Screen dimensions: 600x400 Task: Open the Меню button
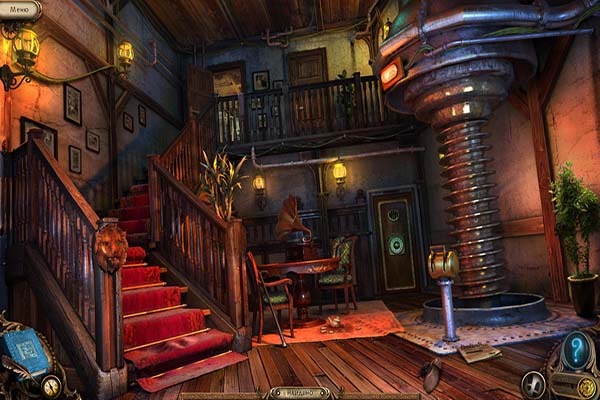coord(20,9)
